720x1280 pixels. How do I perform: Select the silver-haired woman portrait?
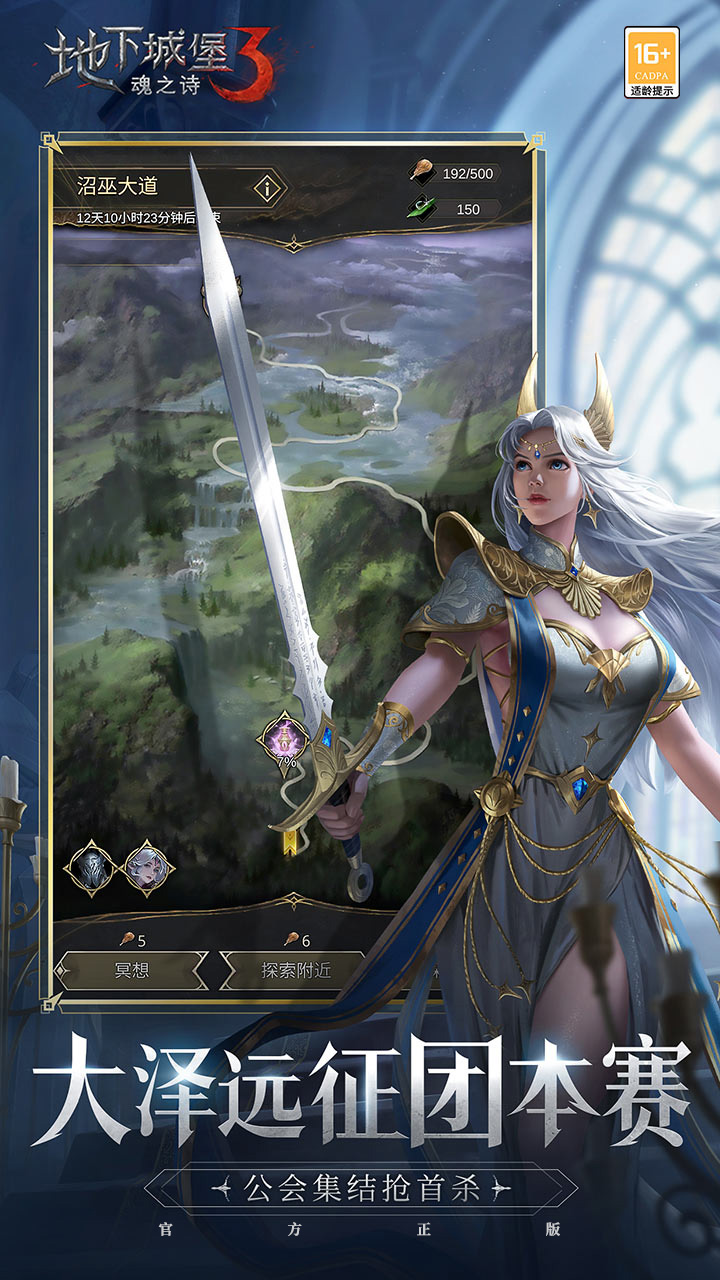tap(148, 867)
